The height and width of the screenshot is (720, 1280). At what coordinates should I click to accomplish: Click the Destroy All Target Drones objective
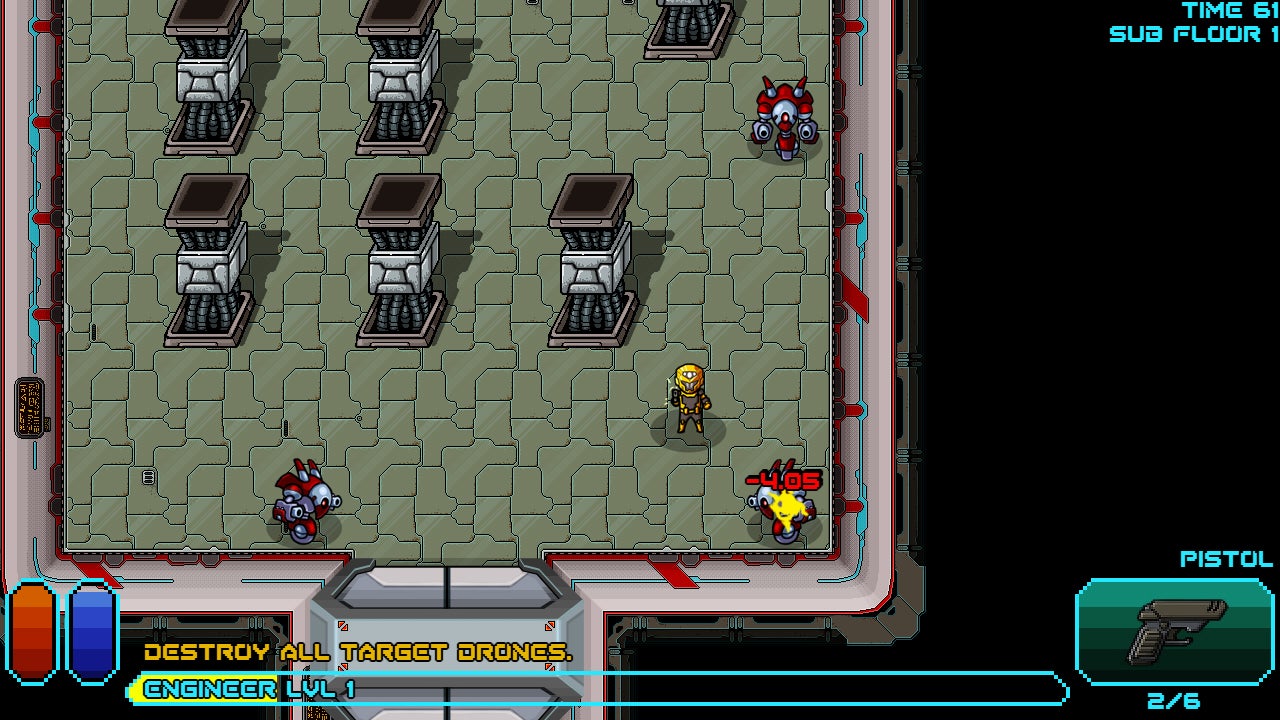click(x=358, y=653)
